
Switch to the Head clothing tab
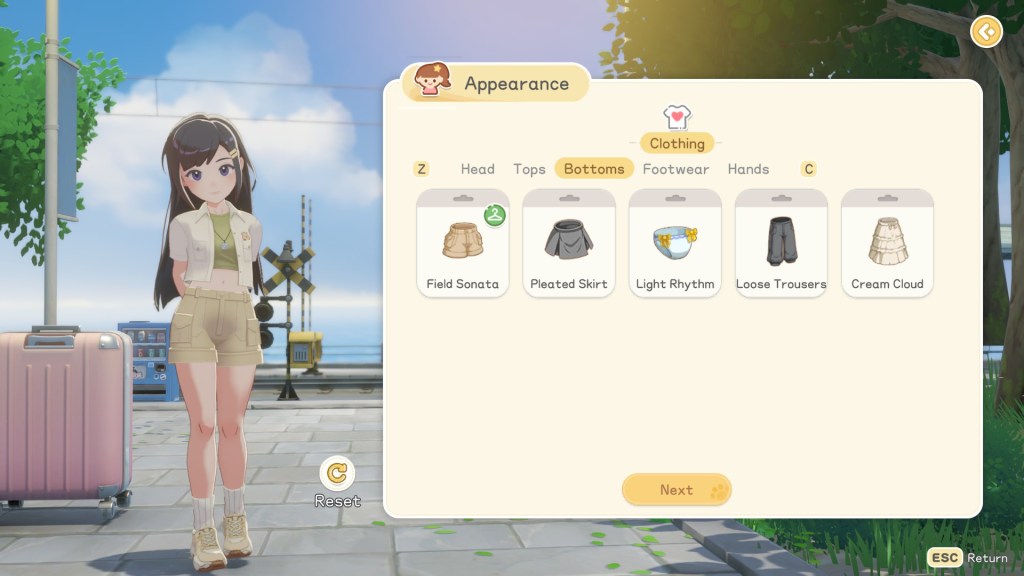(x=477, y=169)
